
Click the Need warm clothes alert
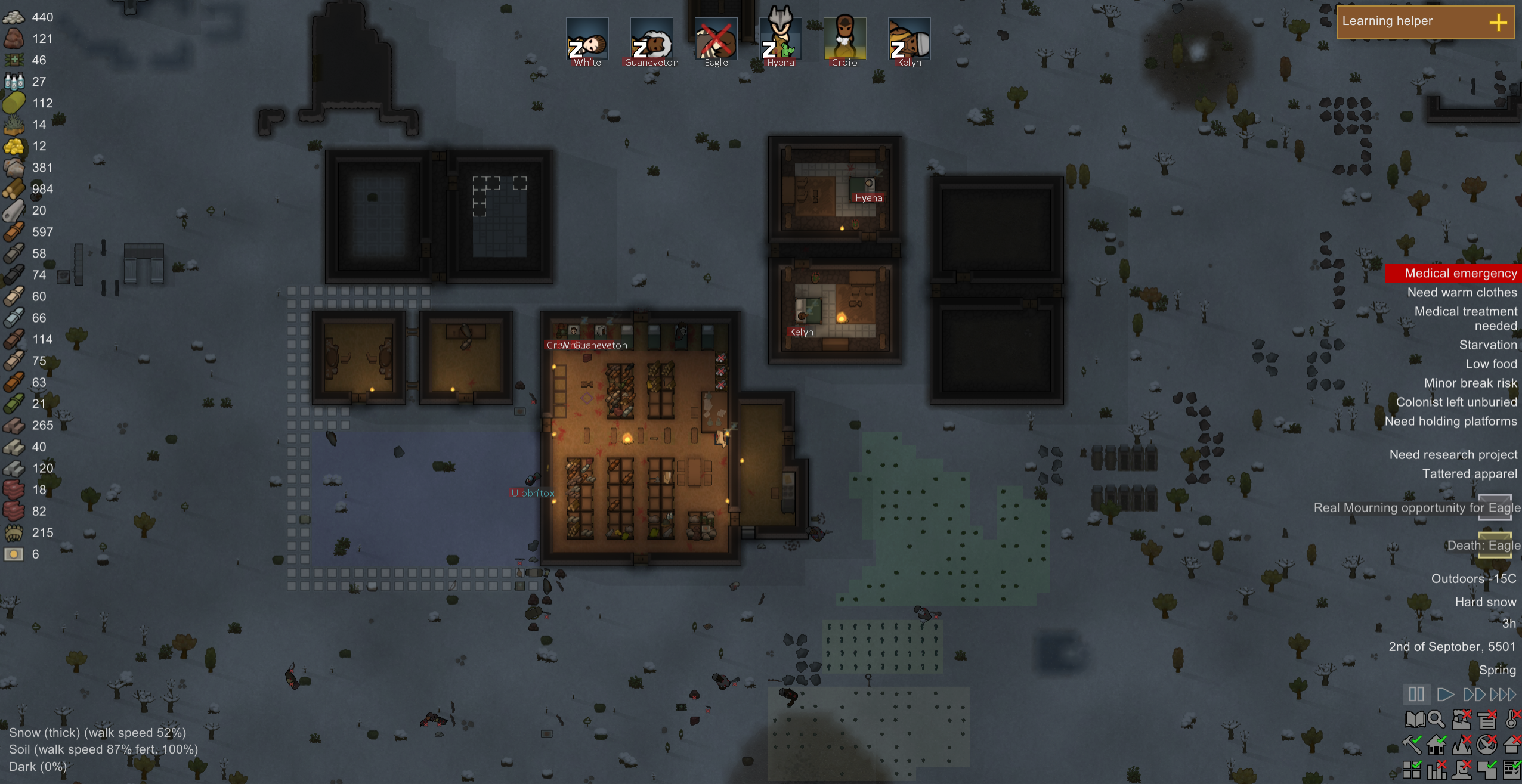point(1462,292)
